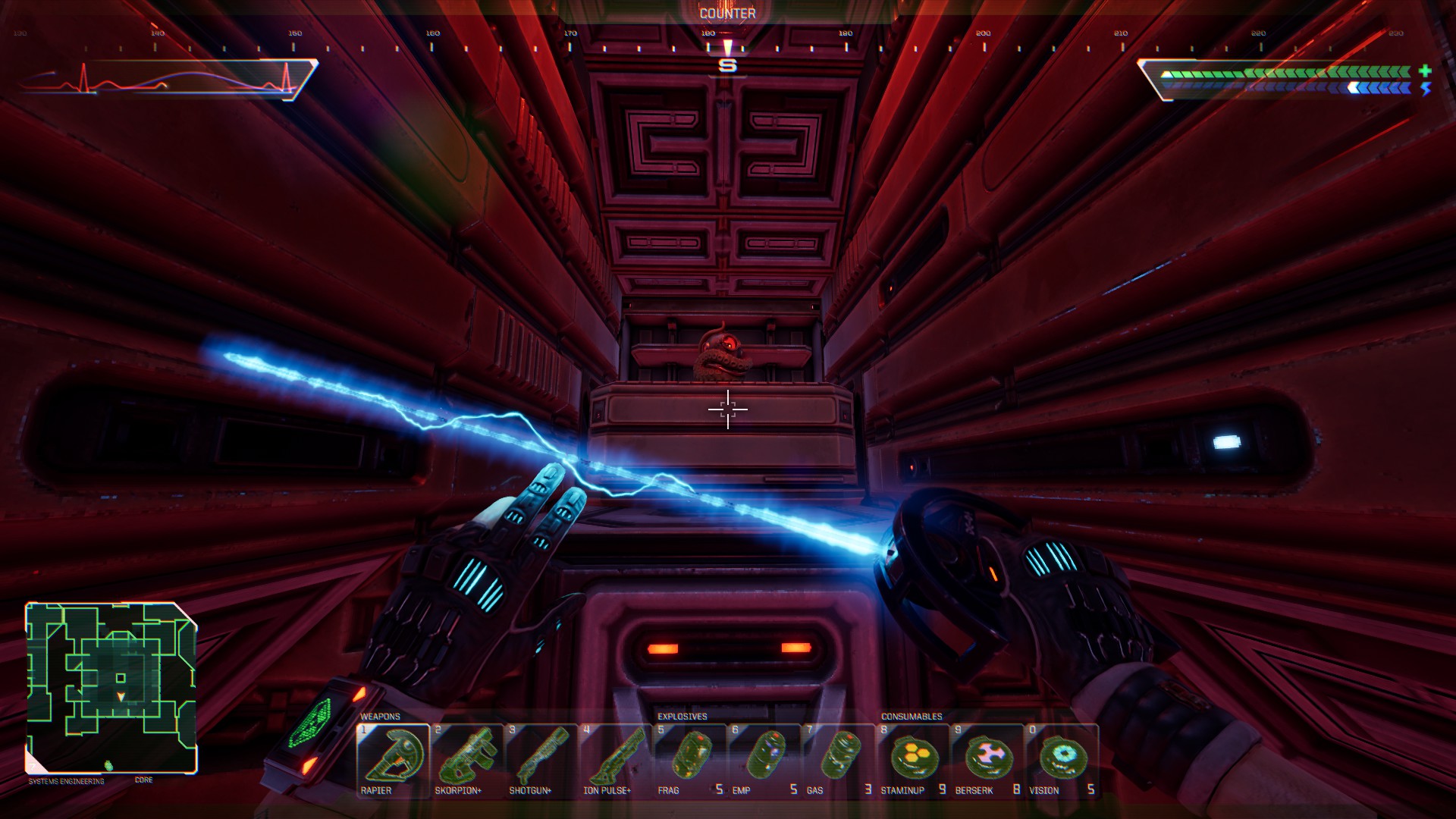Switch to the Shotgun+ slot
Screen dimensions: 1456x819
coord(541,760)
